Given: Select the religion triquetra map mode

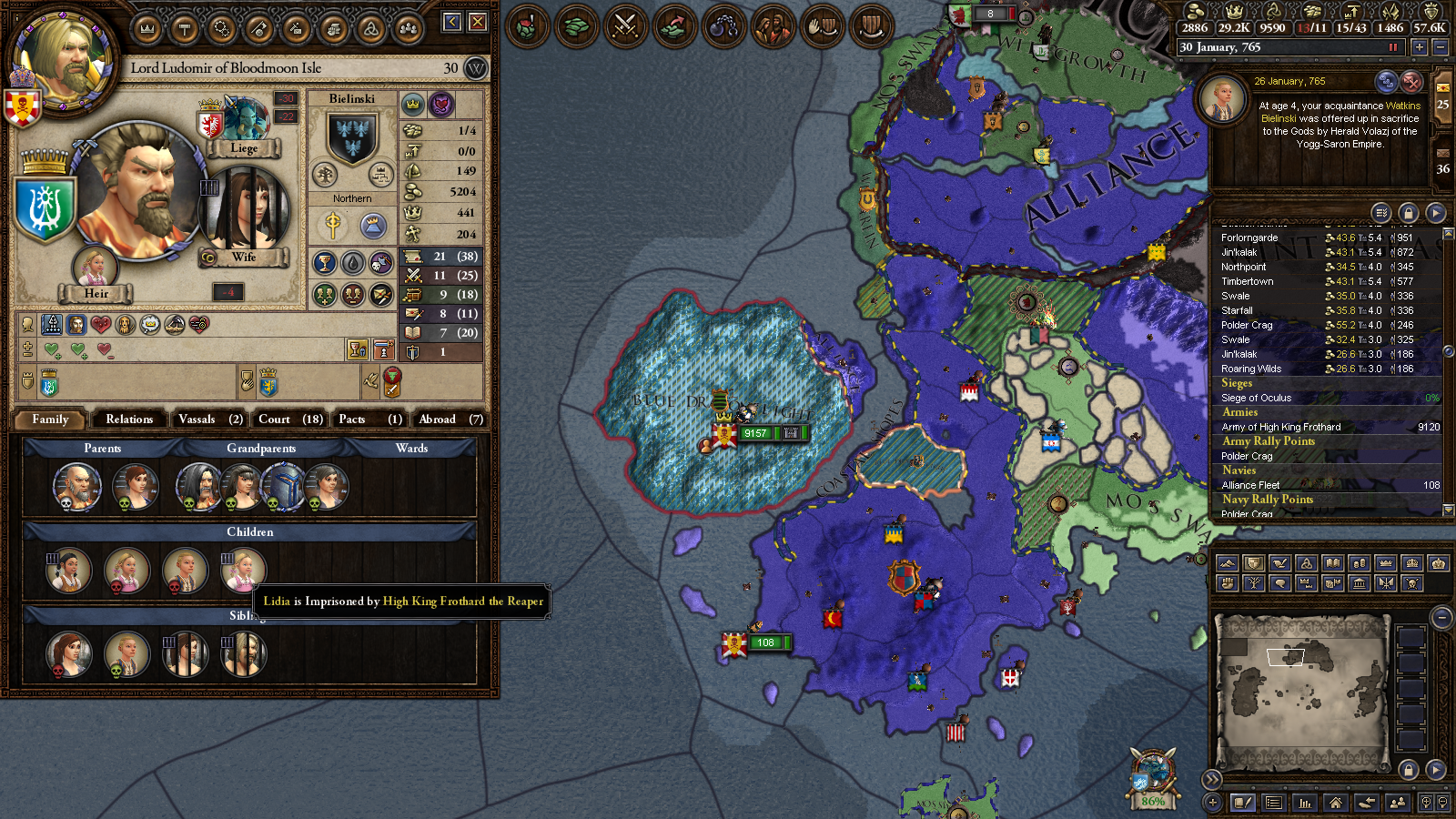Looking at the screenshot, I should point(1307,564).
